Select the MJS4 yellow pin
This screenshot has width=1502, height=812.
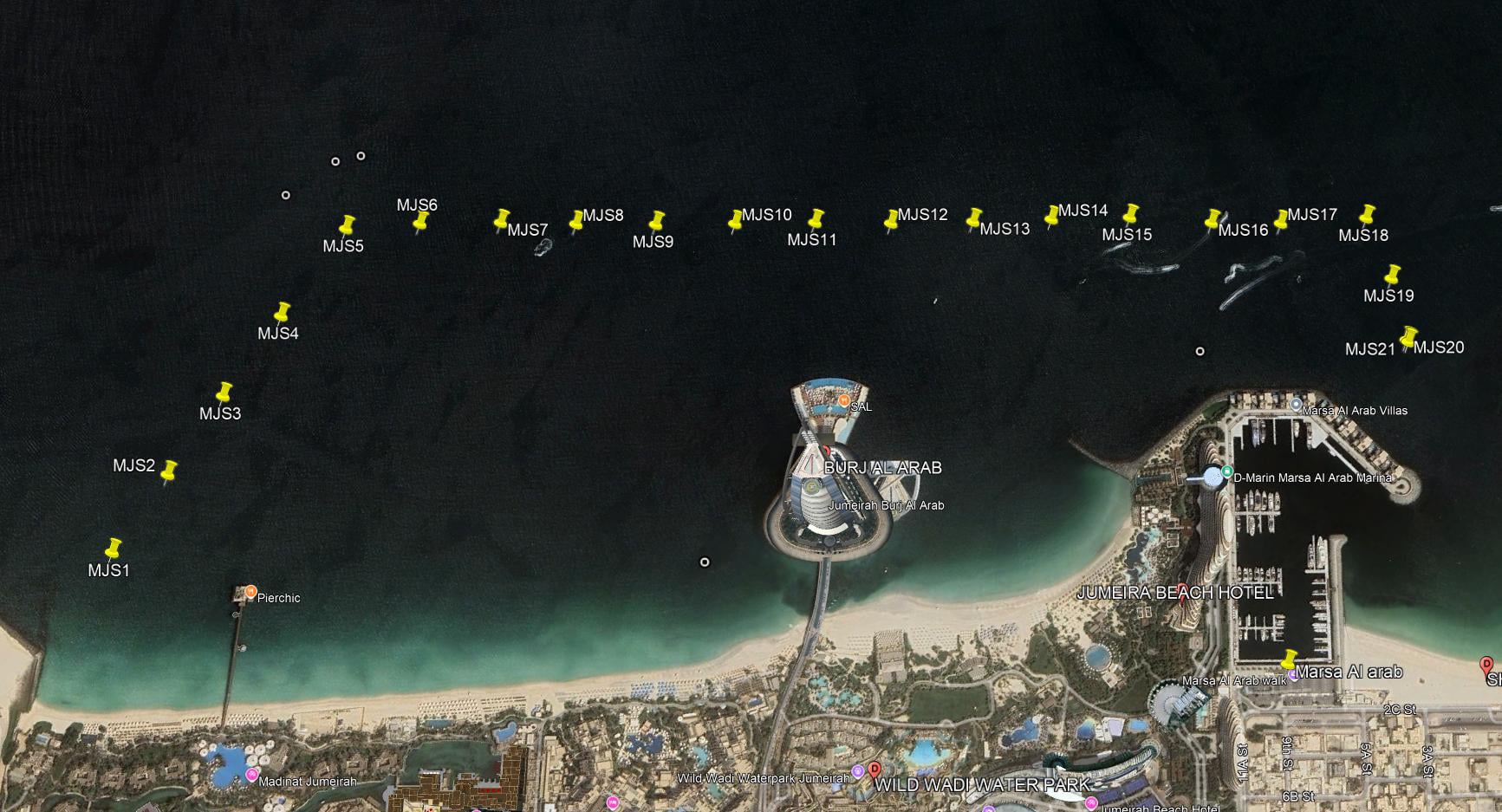pyautogui.click(x=282, y=312)
